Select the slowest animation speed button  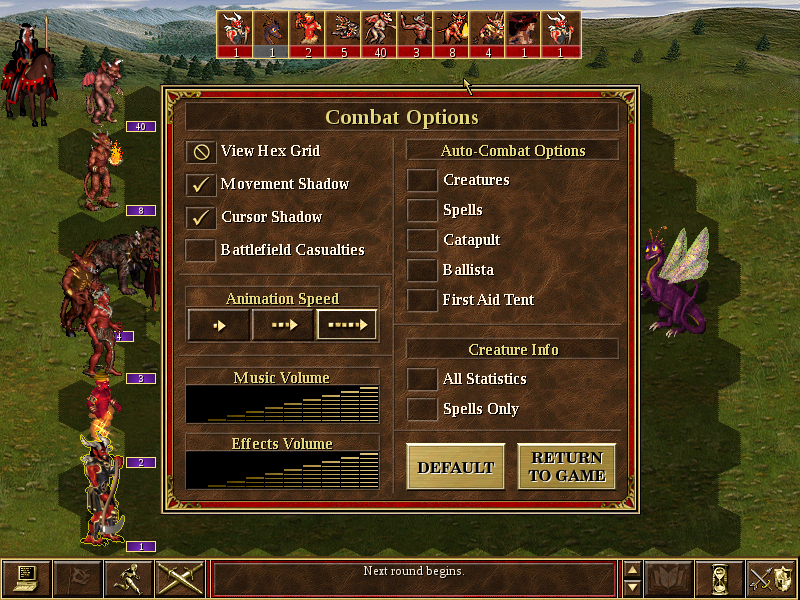(219, 325)
